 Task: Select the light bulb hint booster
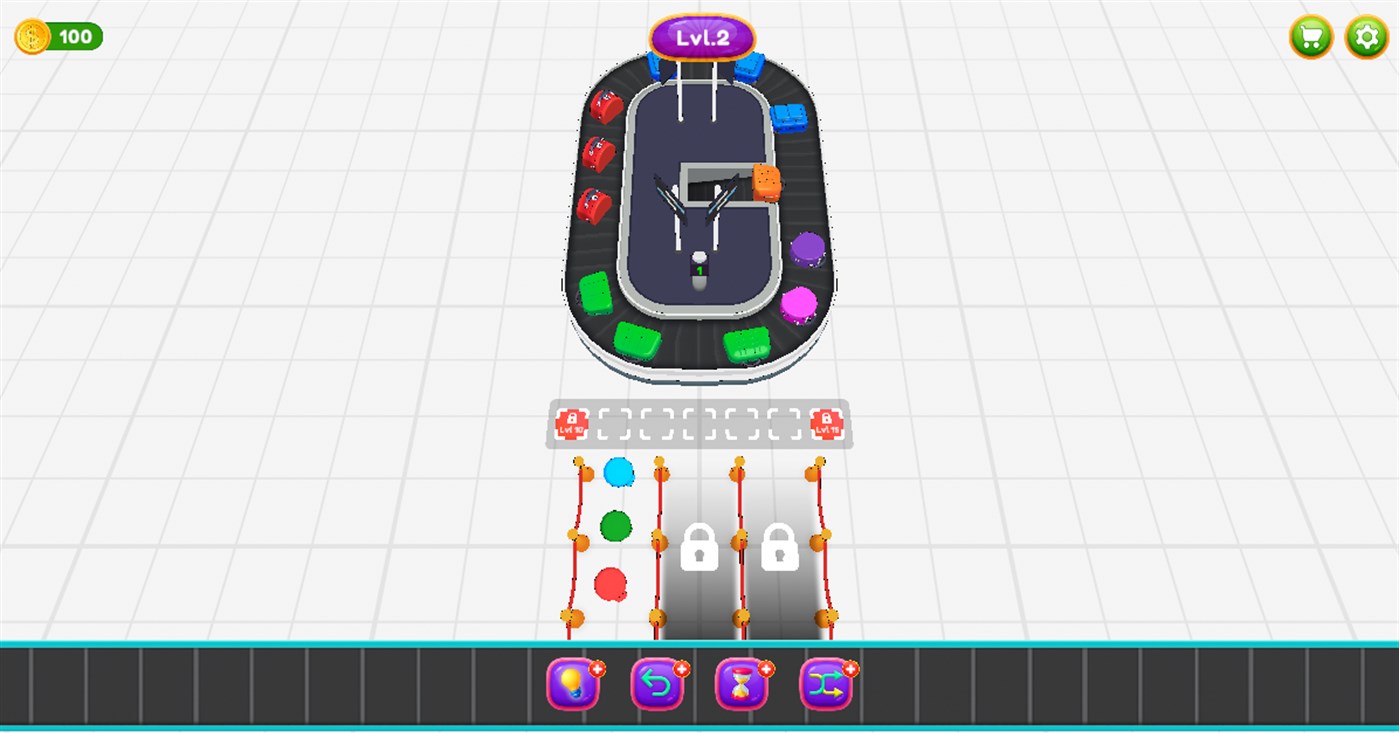[x=572, y=684]
